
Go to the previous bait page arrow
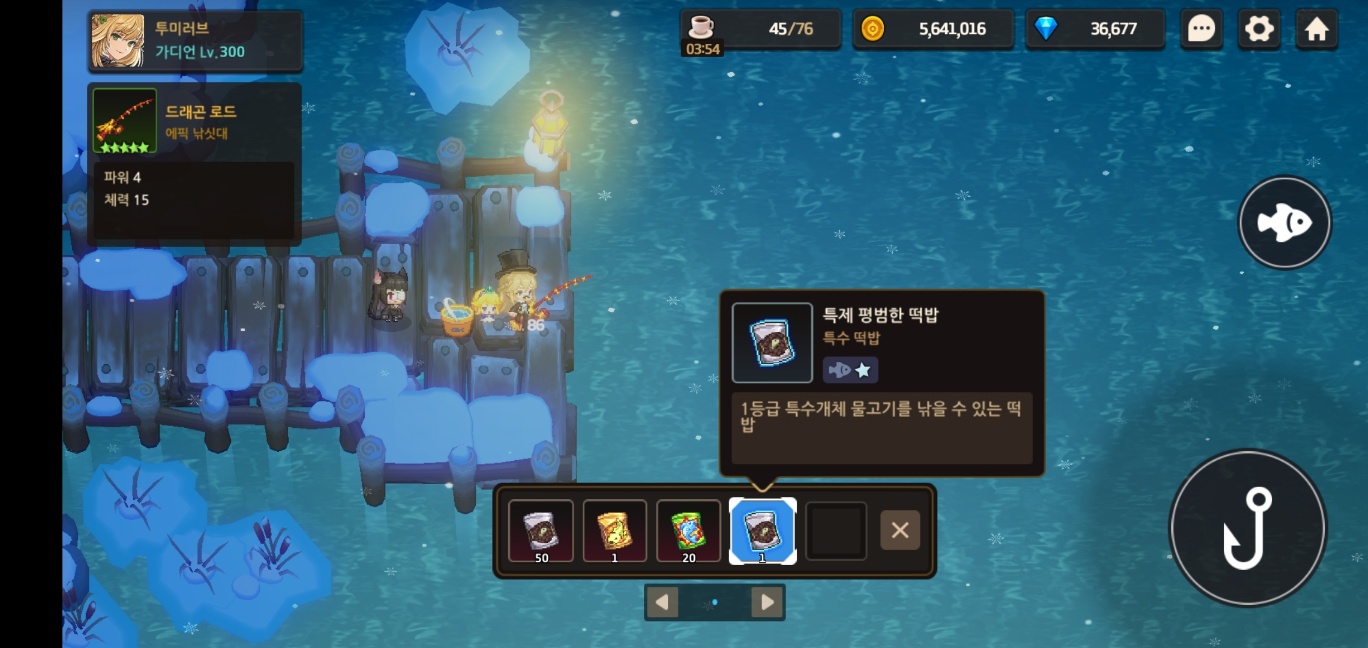tap(662, 602)
